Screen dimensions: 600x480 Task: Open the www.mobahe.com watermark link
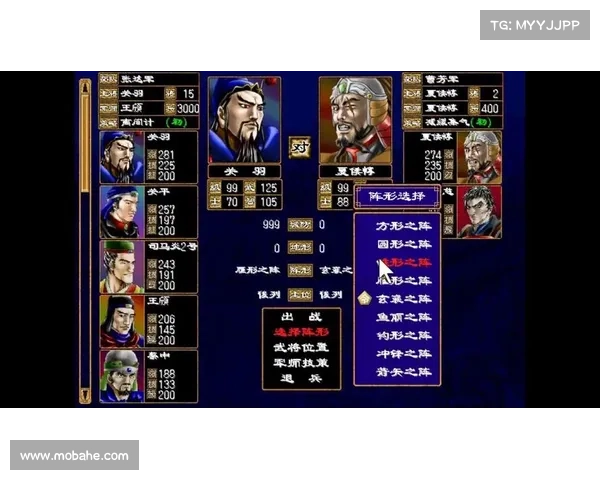pos(75,456)
